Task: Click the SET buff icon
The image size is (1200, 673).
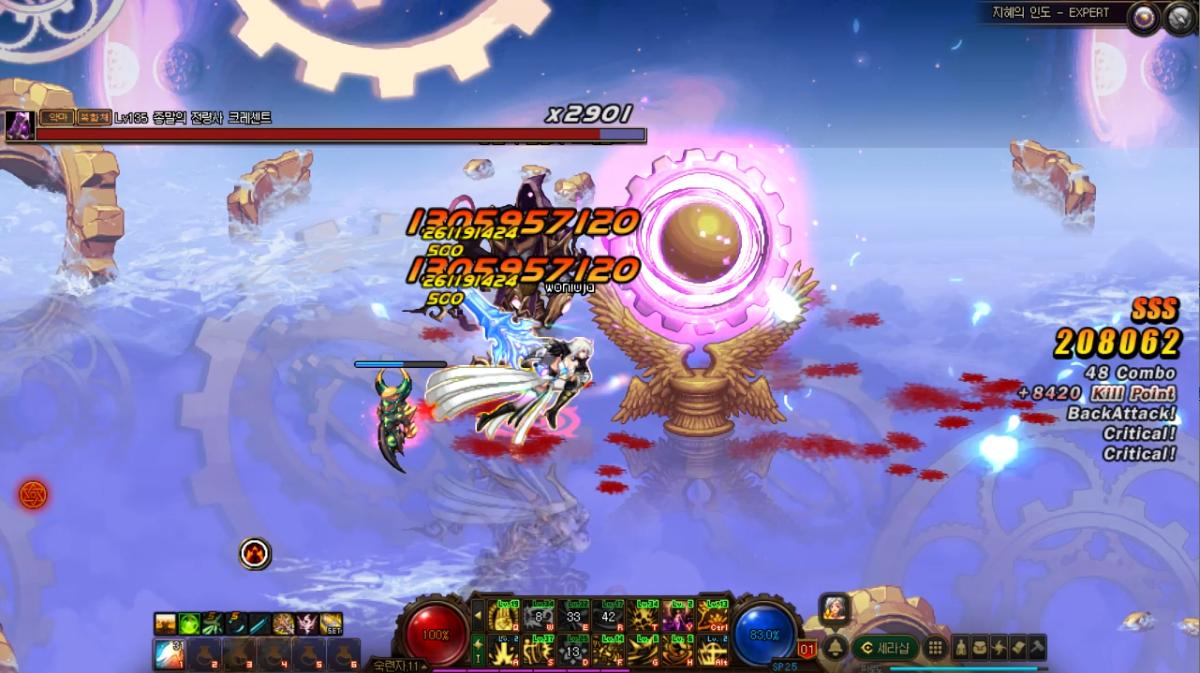Action: click(331, 624)
